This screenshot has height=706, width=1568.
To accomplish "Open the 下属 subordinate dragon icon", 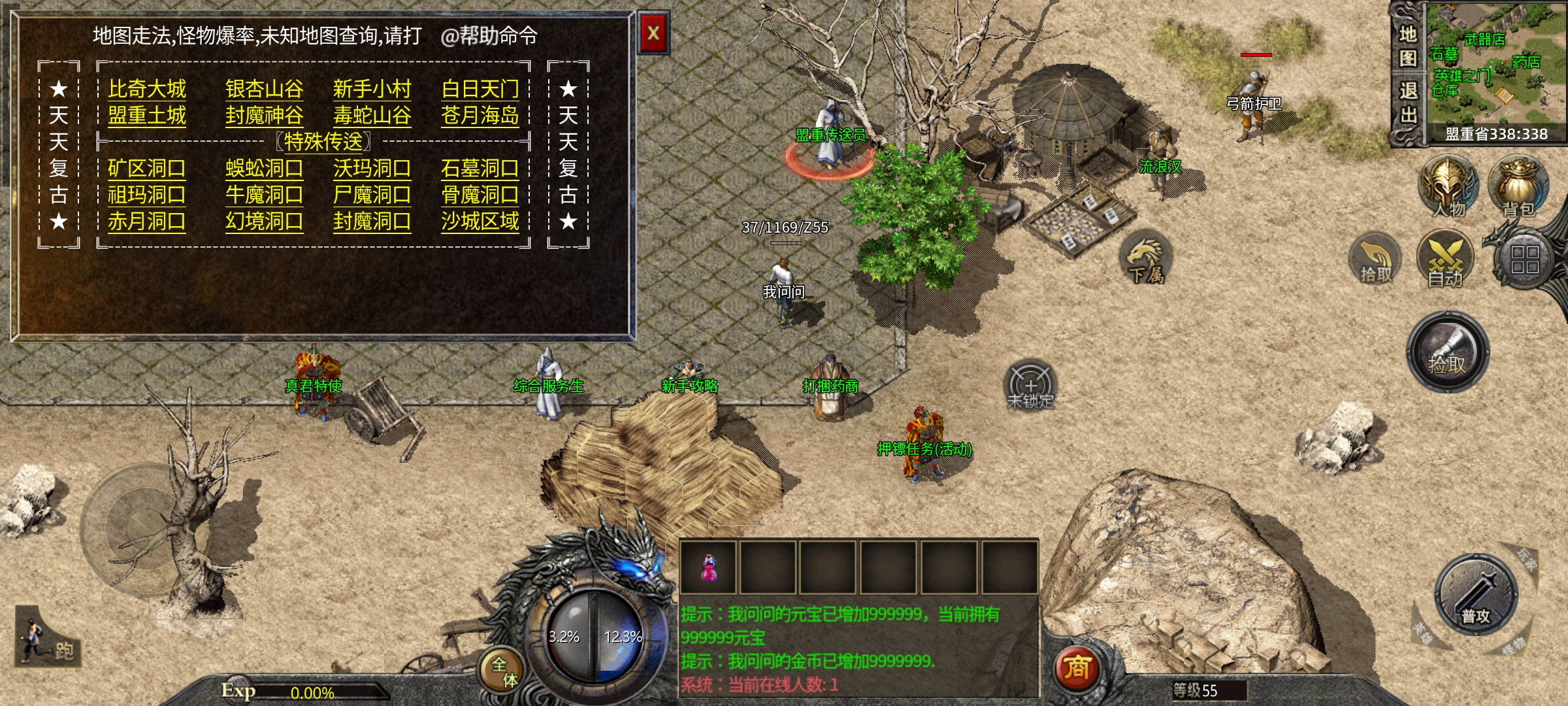I will 1147,258.
